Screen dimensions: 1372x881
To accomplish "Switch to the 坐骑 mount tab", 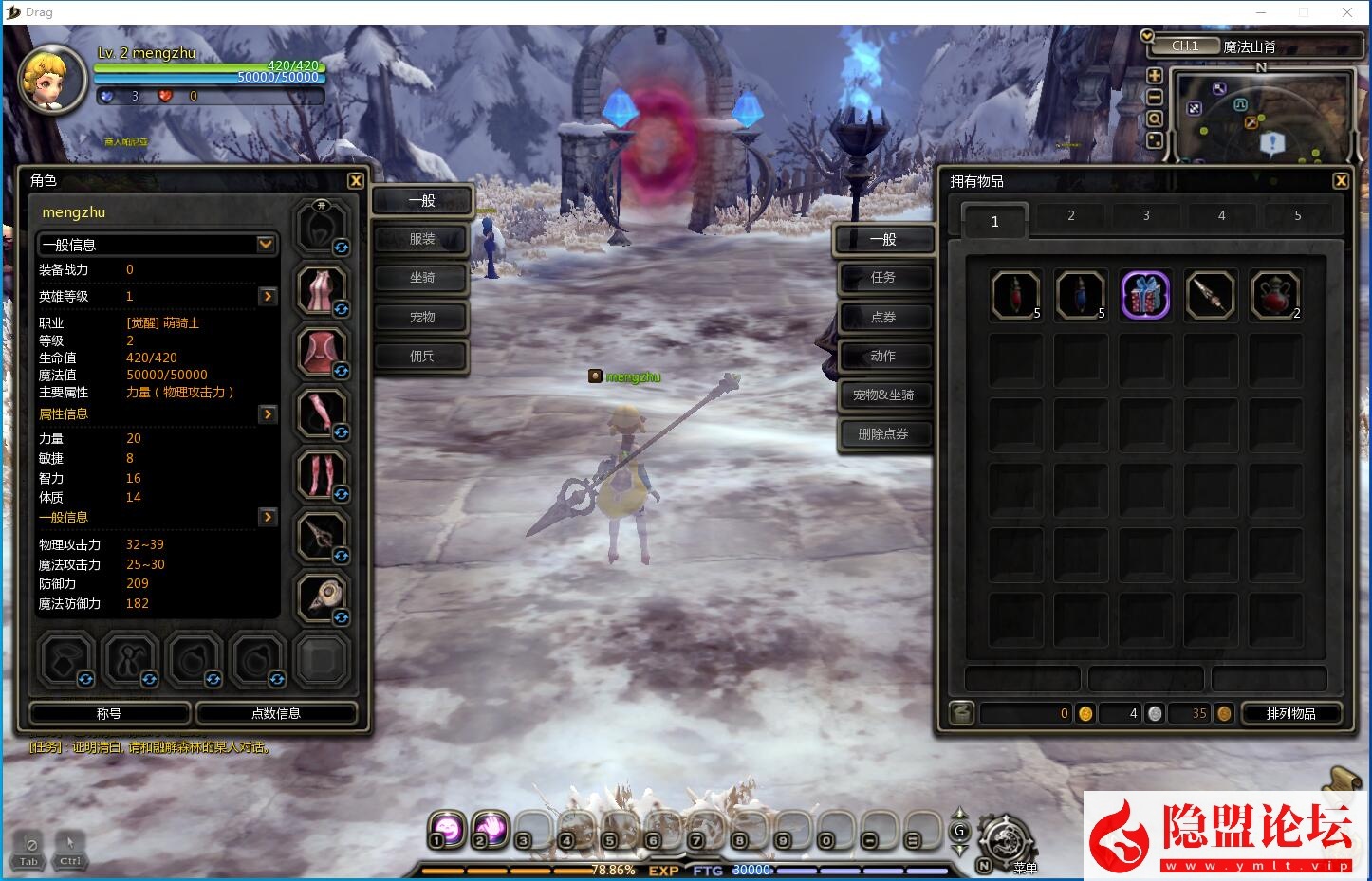I will [422, 278].
